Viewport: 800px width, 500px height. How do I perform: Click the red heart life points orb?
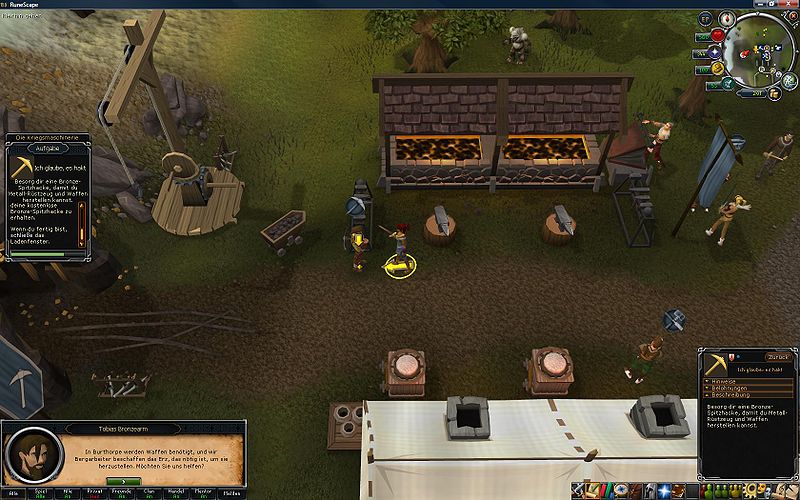coord(717,36)
